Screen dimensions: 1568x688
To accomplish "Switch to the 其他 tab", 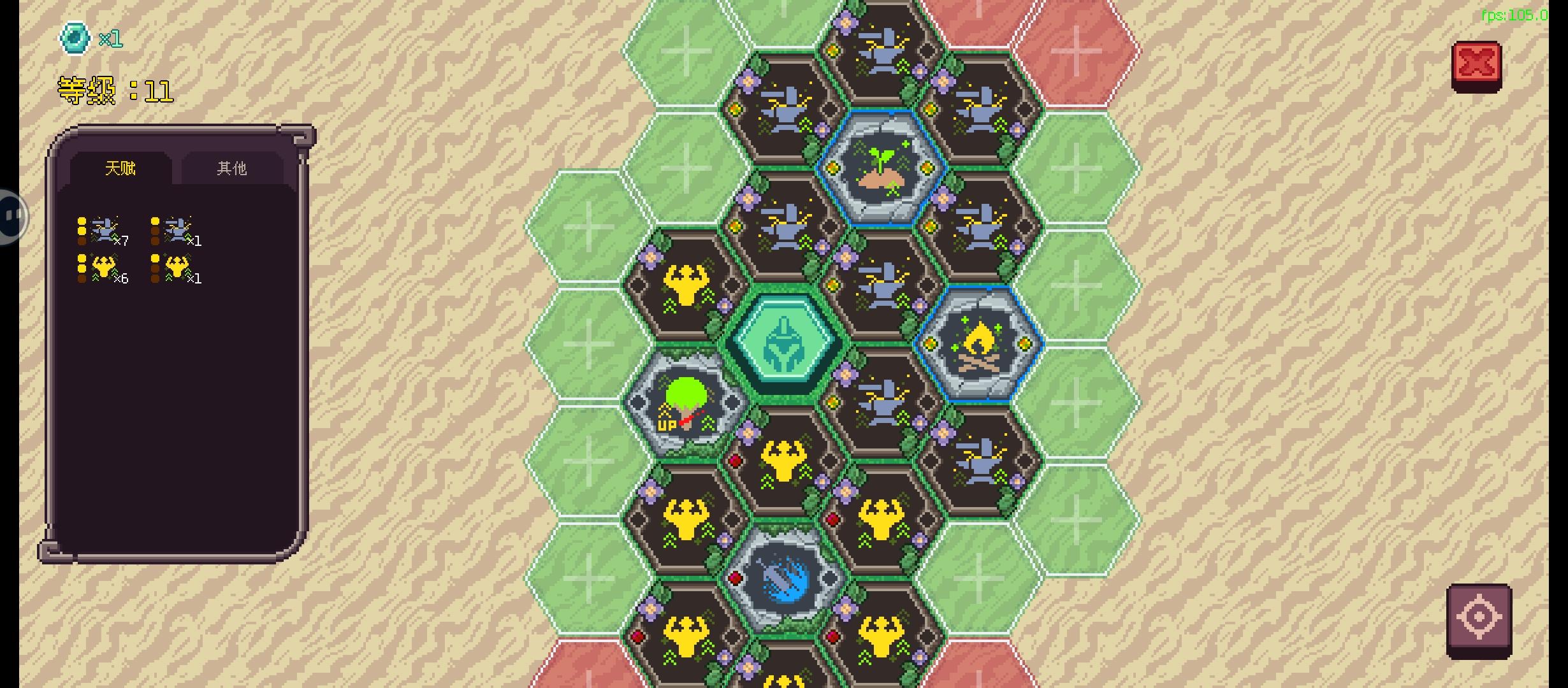I will (231, 168).
